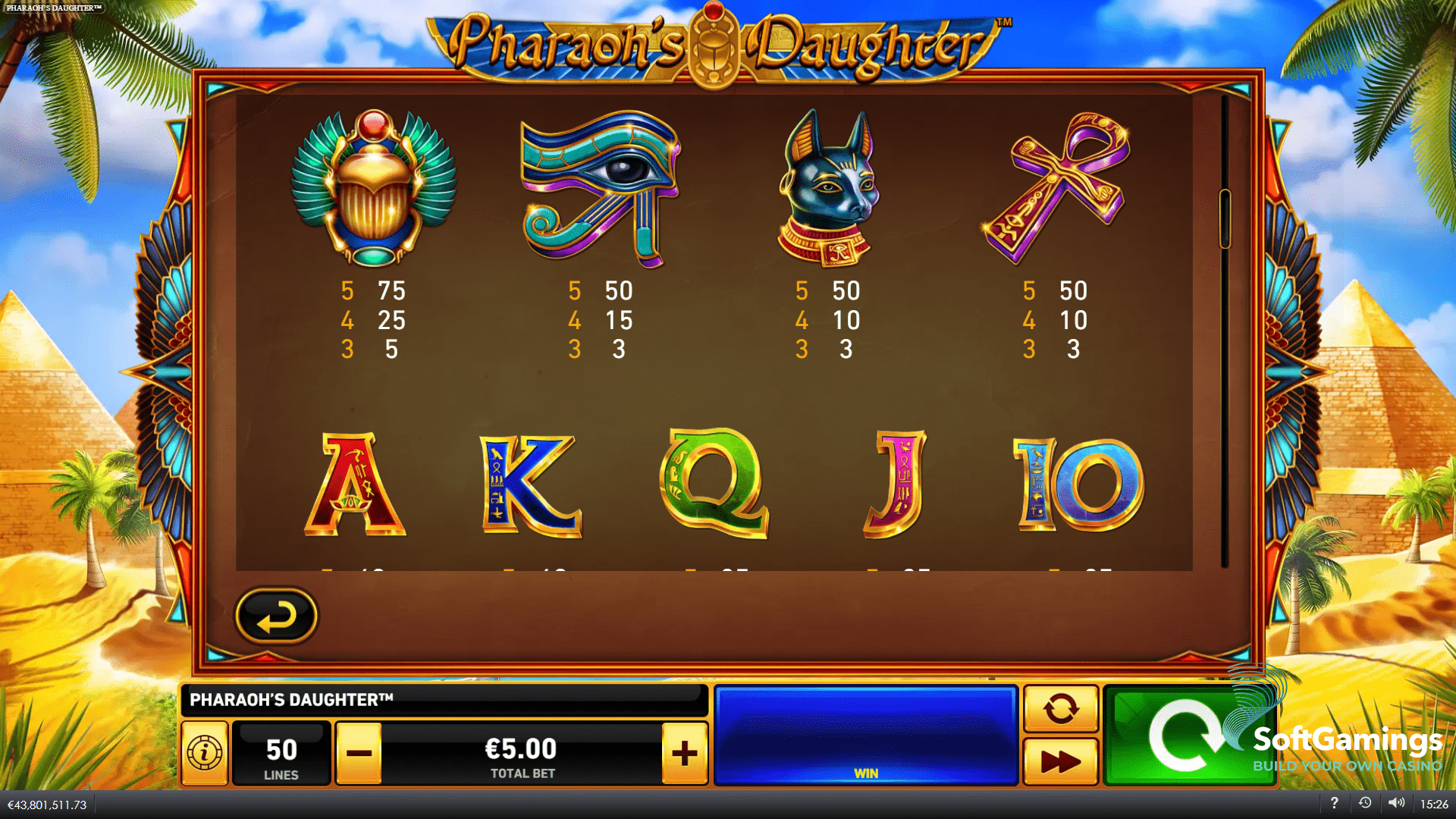
Task: Increase total bet with plus button
Action: click(x=684, y=753)
